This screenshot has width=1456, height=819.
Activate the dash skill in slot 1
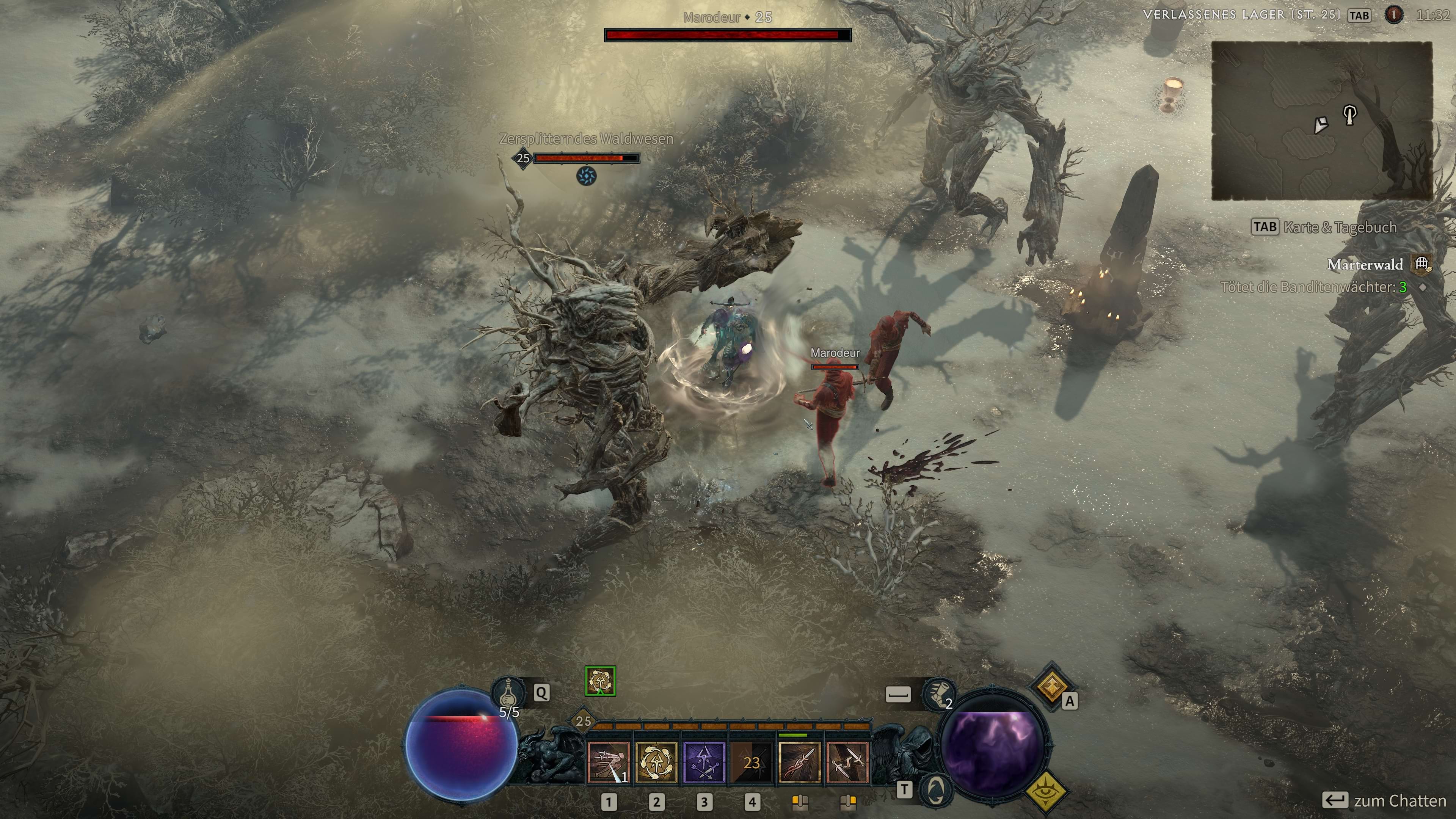coord(608,762)
